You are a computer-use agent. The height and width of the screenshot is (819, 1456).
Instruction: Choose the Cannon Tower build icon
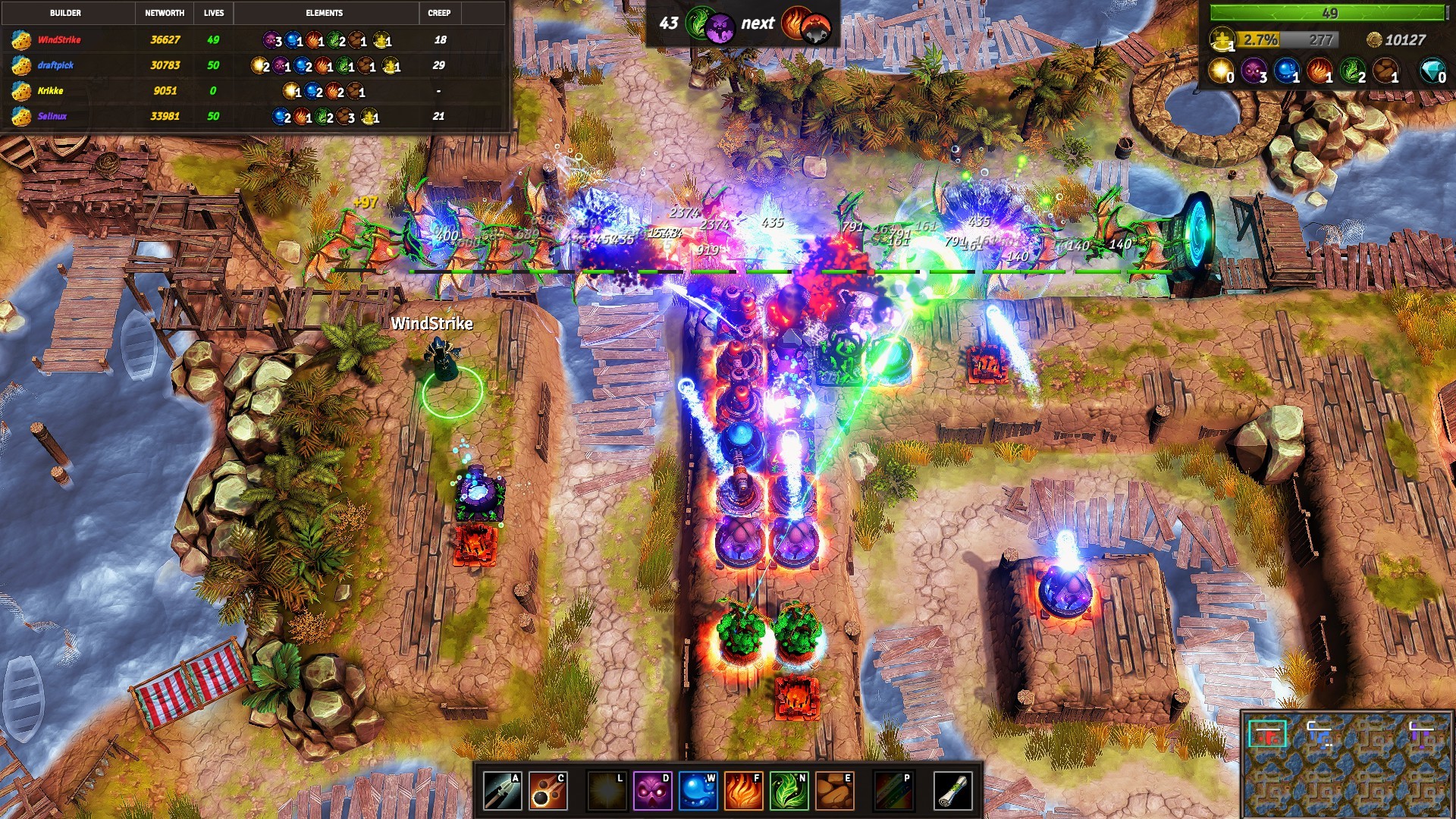pos(548,791)
